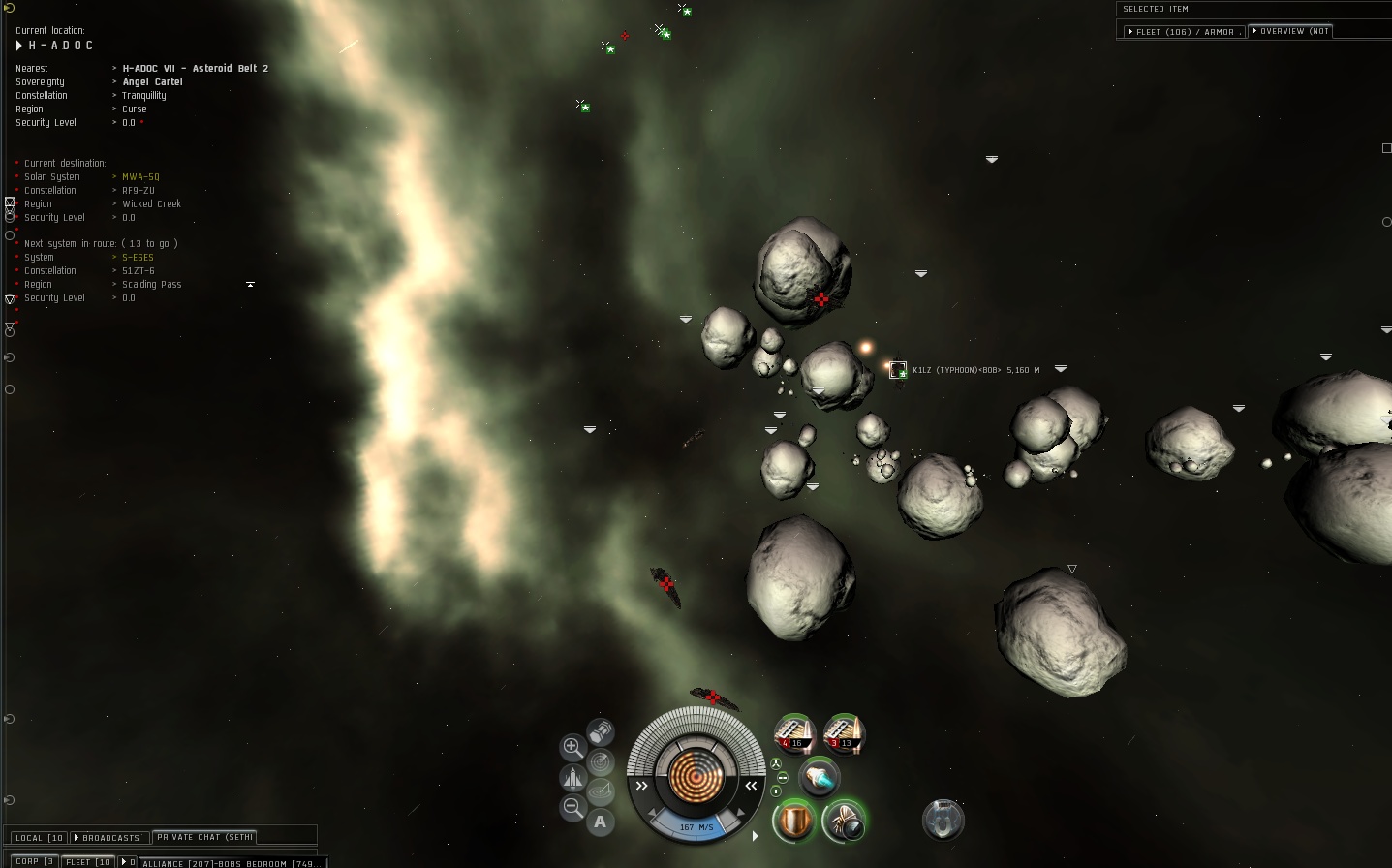The image size is (1392, 868).
Task: Click the increase speed arrows
Action: 751,786
